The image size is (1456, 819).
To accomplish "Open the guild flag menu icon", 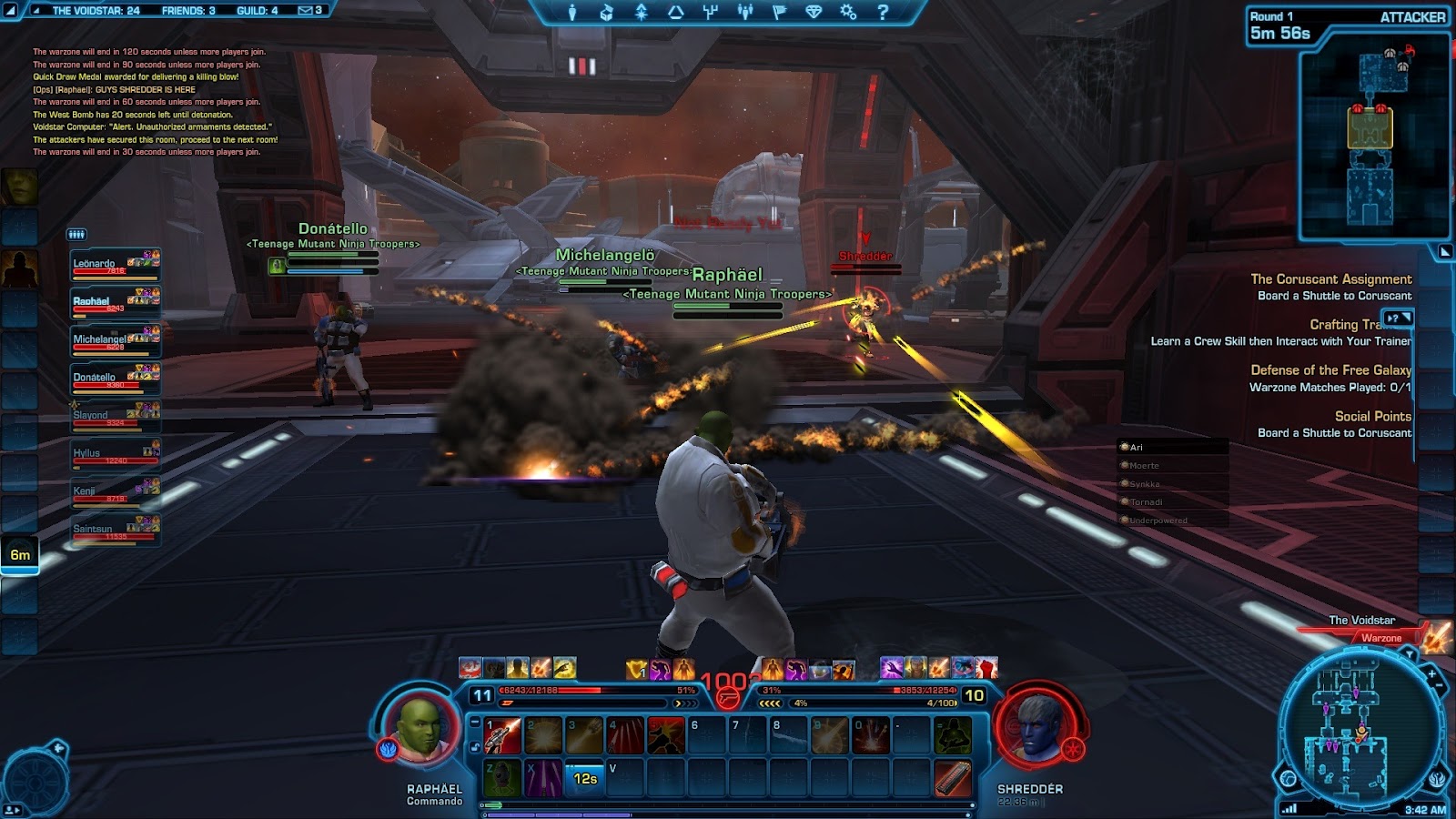I will (x=779, y=13).
